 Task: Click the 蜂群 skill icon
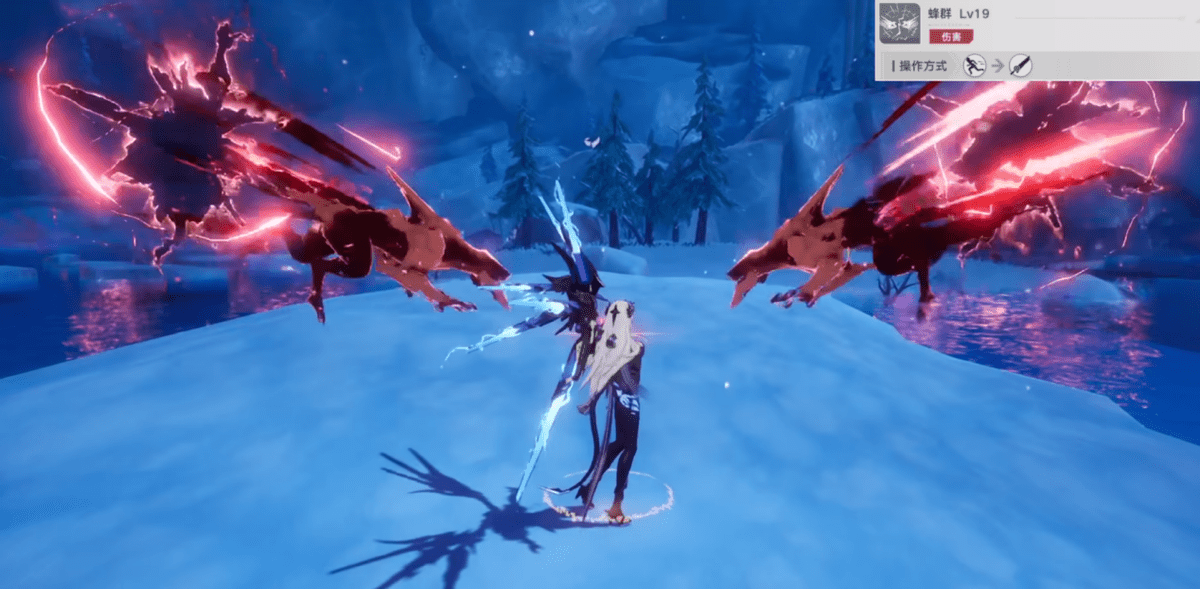pyautogui.click(x=899, y=23)
